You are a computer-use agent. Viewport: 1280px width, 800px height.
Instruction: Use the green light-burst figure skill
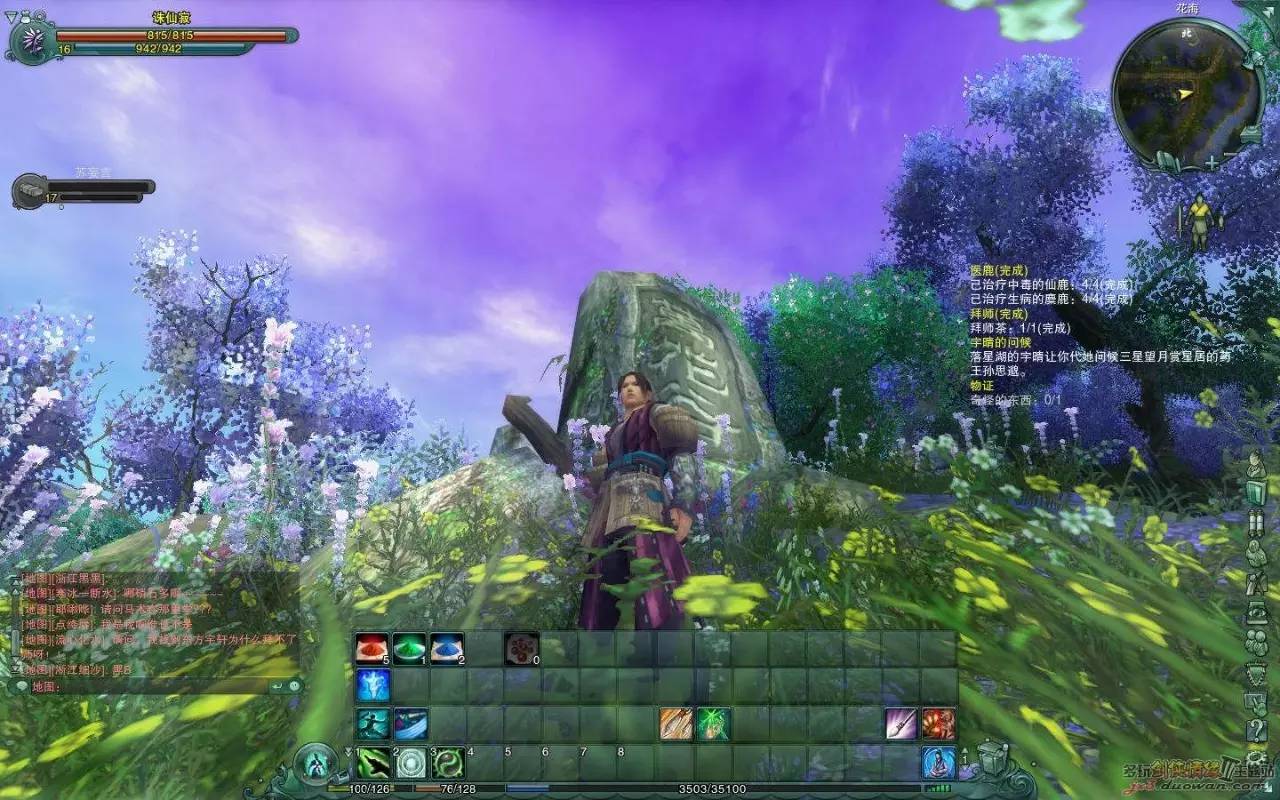[x=713, y=724]
